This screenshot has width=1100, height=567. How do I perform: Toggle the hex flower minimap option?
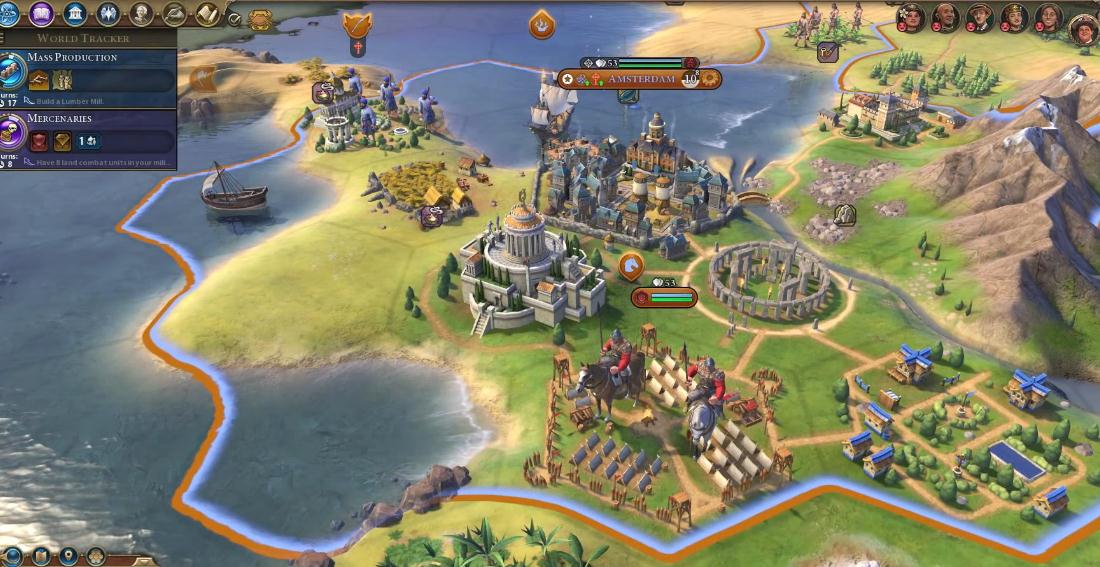pos(96,556)
